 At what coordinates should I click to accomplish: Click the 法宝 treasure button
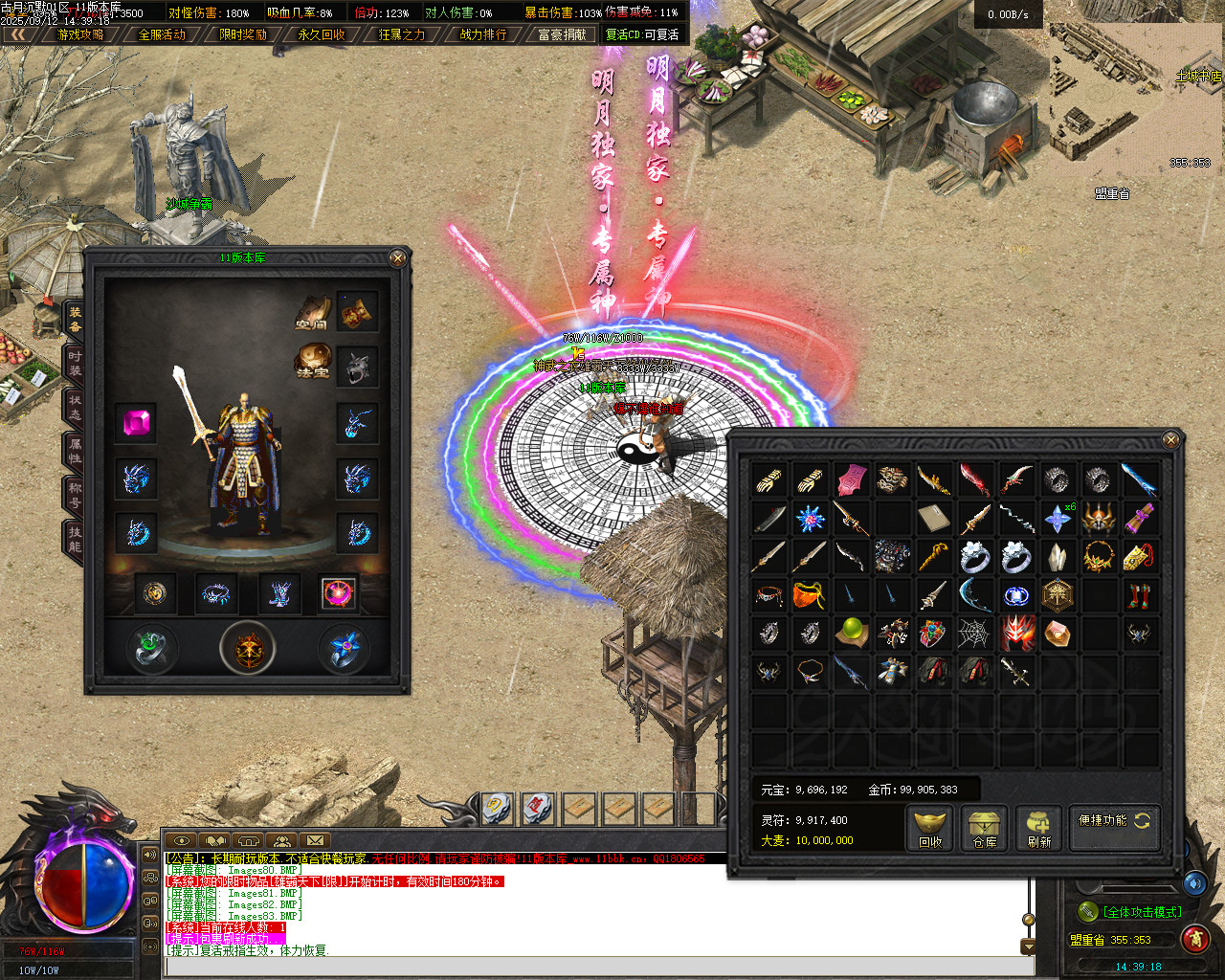[x=312, y=363]
